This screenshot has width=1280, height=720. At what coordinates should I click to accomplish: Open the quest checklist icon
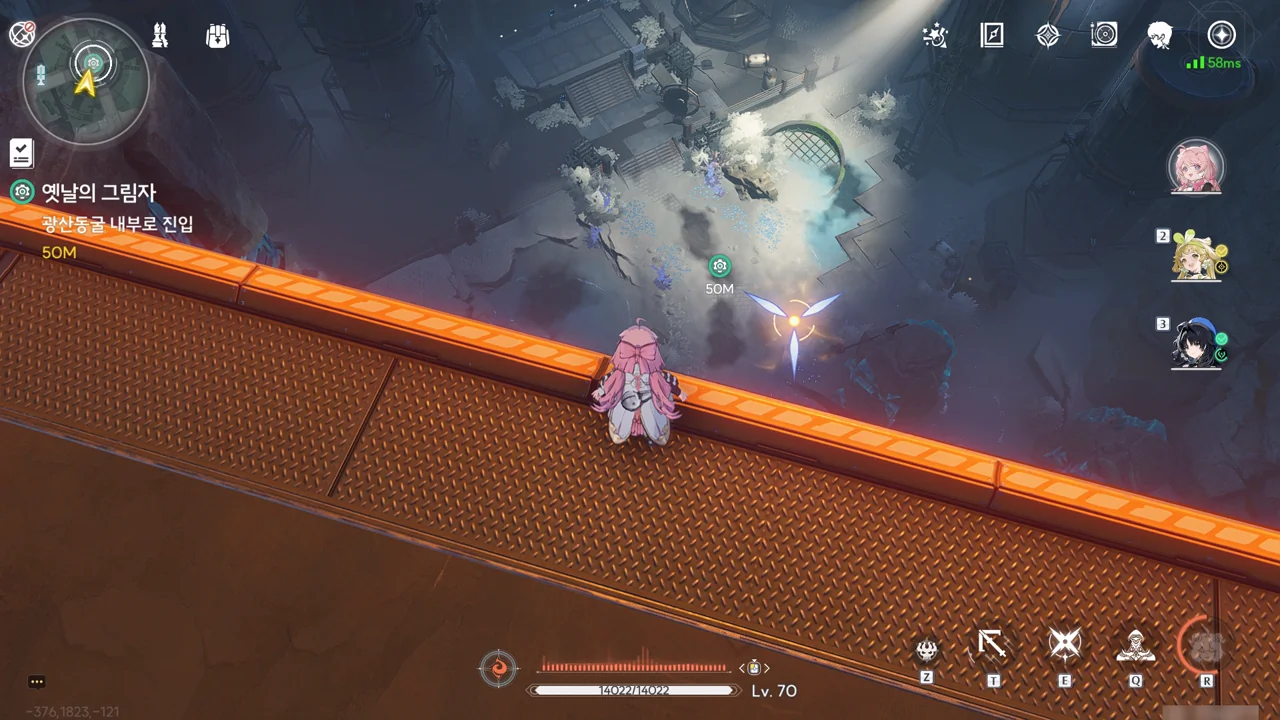click(x=21, y=153)
